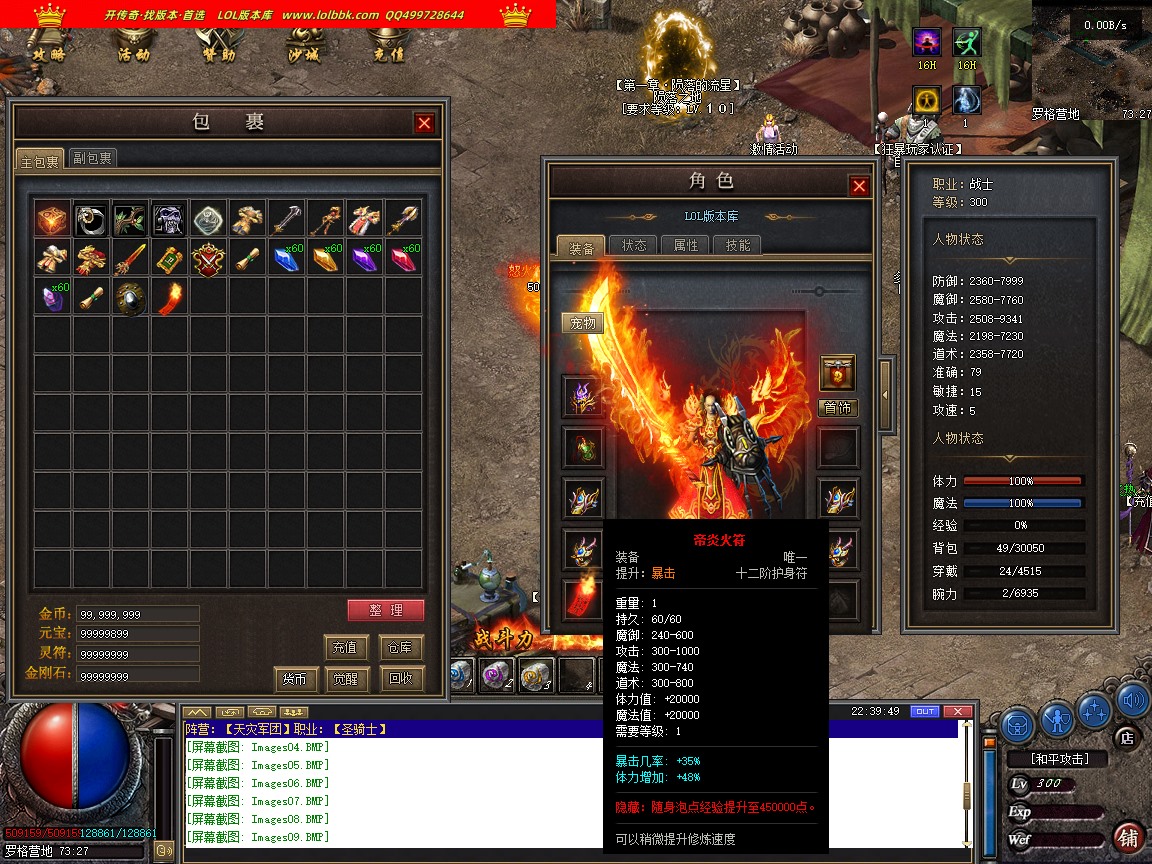Close the 包裹 inventory window
The height and width of the screenshot is (864, 1152).
pos(425,123)
